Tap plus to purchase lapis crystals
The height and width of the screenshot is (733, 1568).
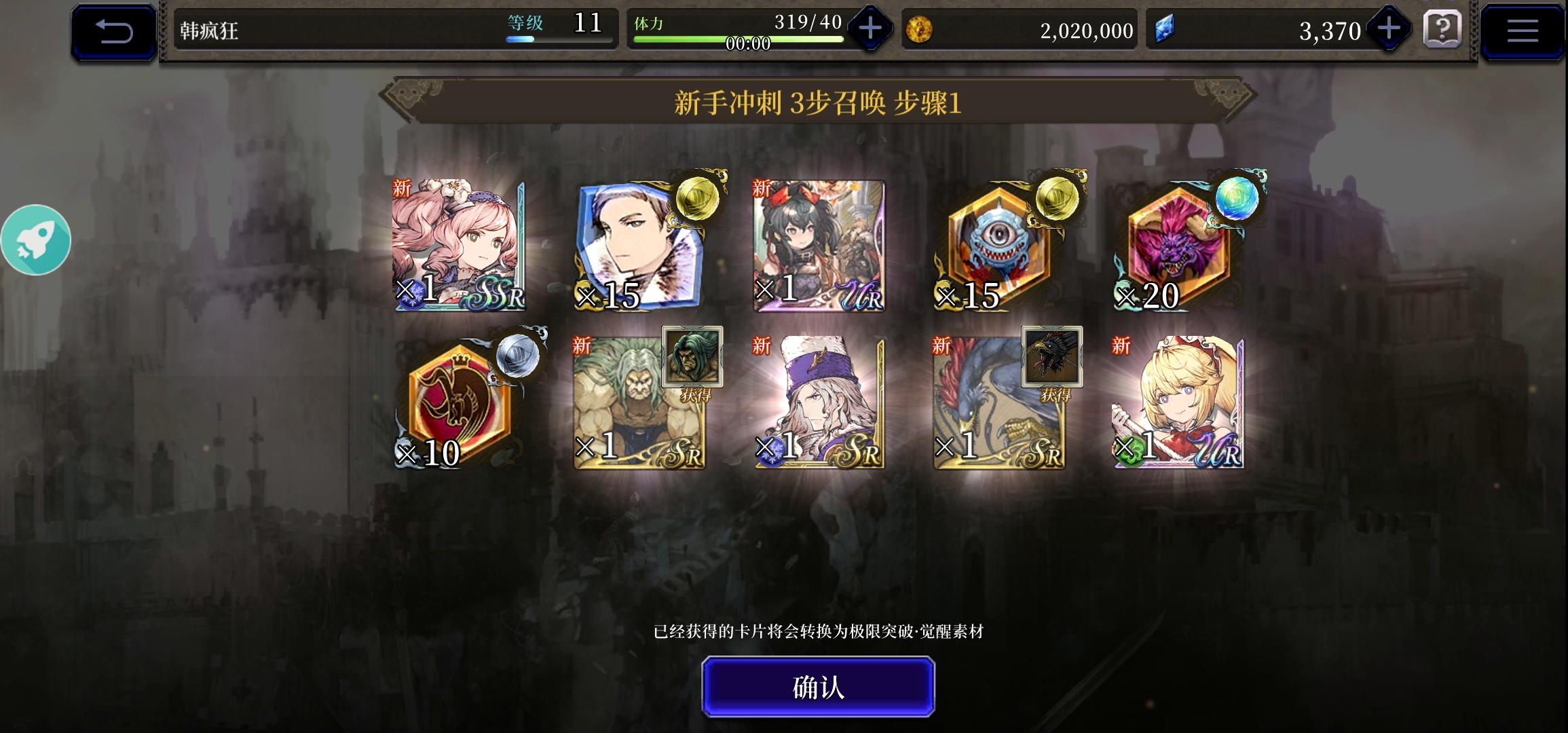tap(1389, 30)
